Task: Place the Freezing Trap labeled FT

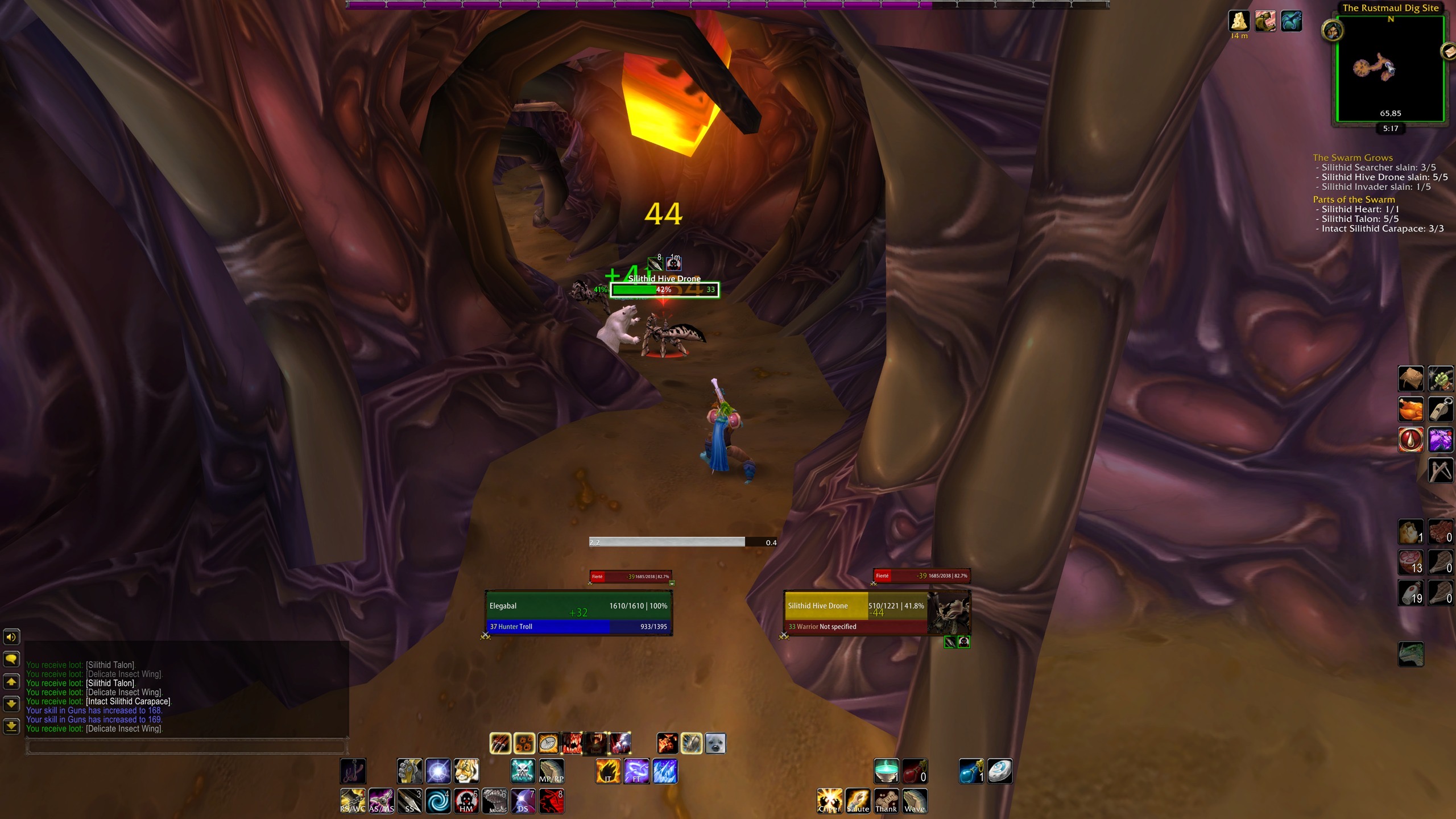Action: click(636, 772)
